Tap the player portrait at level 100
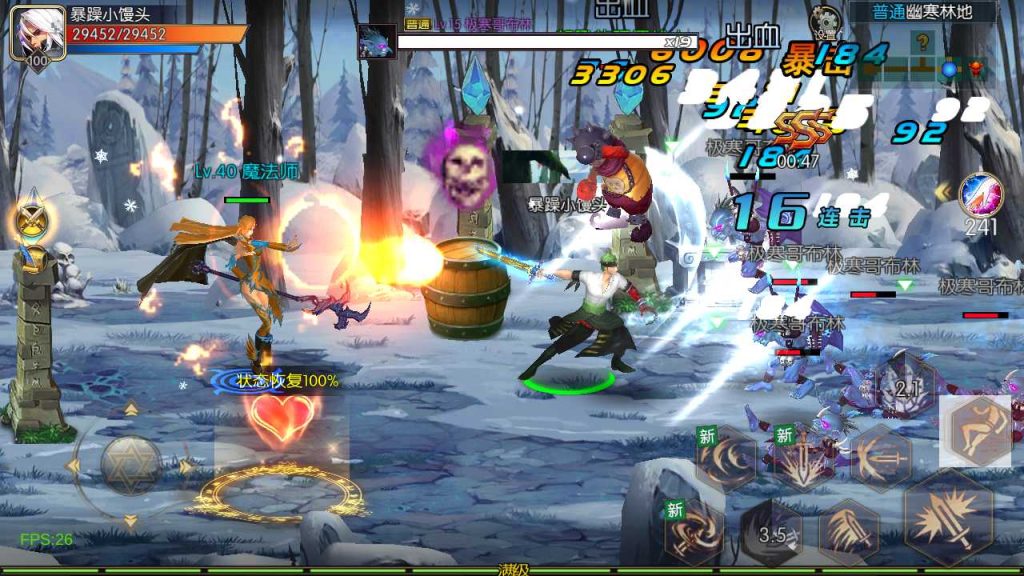The image size is (1024, 576). pos(33,37)
